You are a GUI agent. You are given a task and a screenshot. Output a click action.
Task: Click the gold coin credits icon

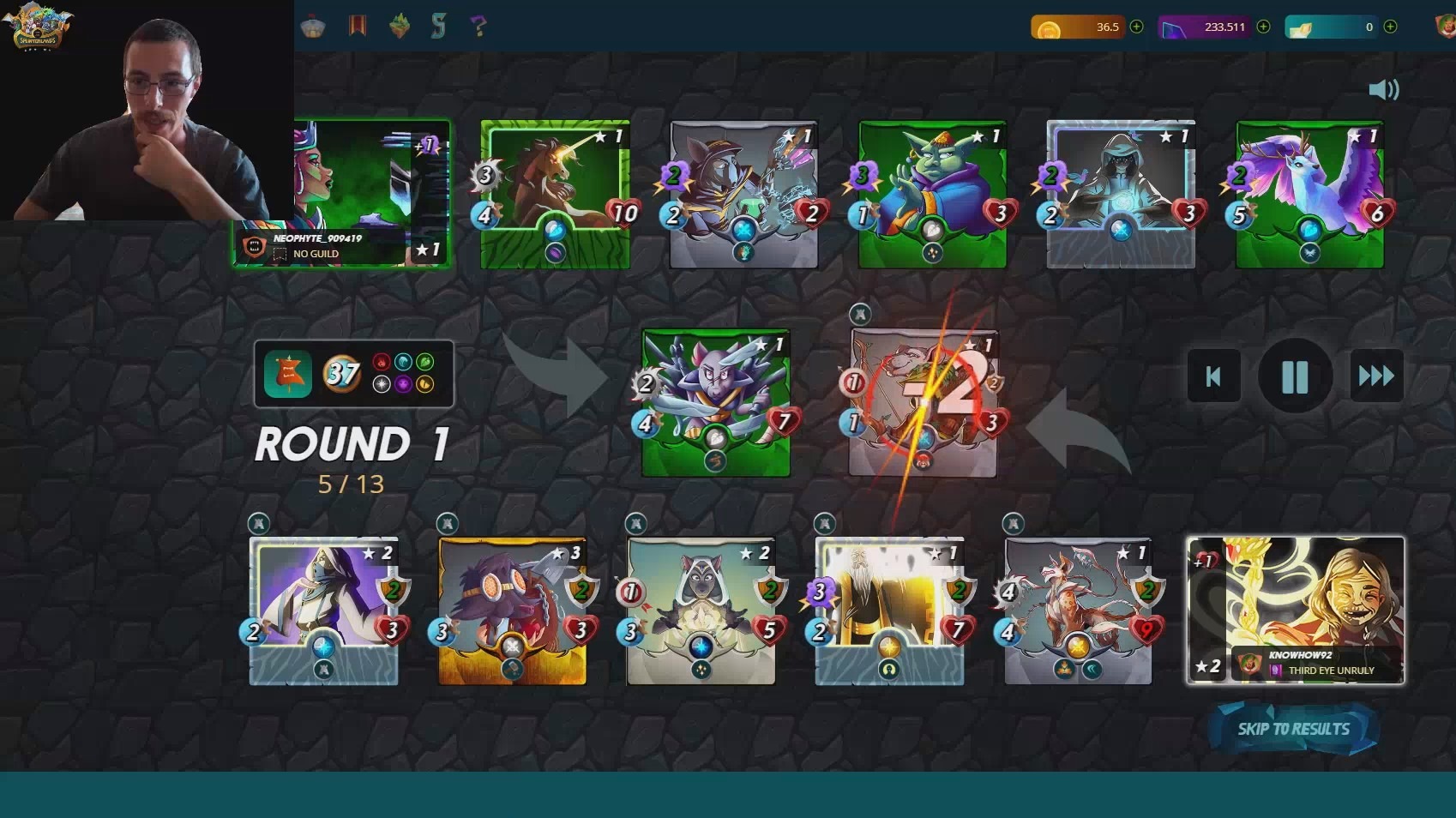[1050, 27]
